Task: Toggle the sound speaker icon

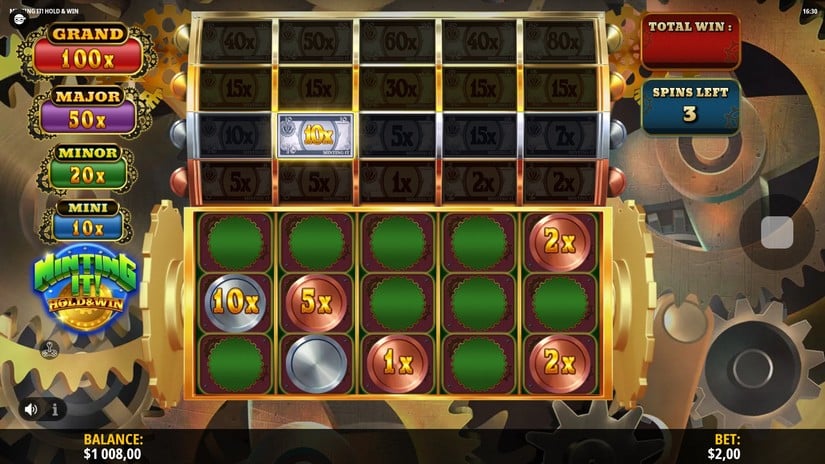Action: 32,409
